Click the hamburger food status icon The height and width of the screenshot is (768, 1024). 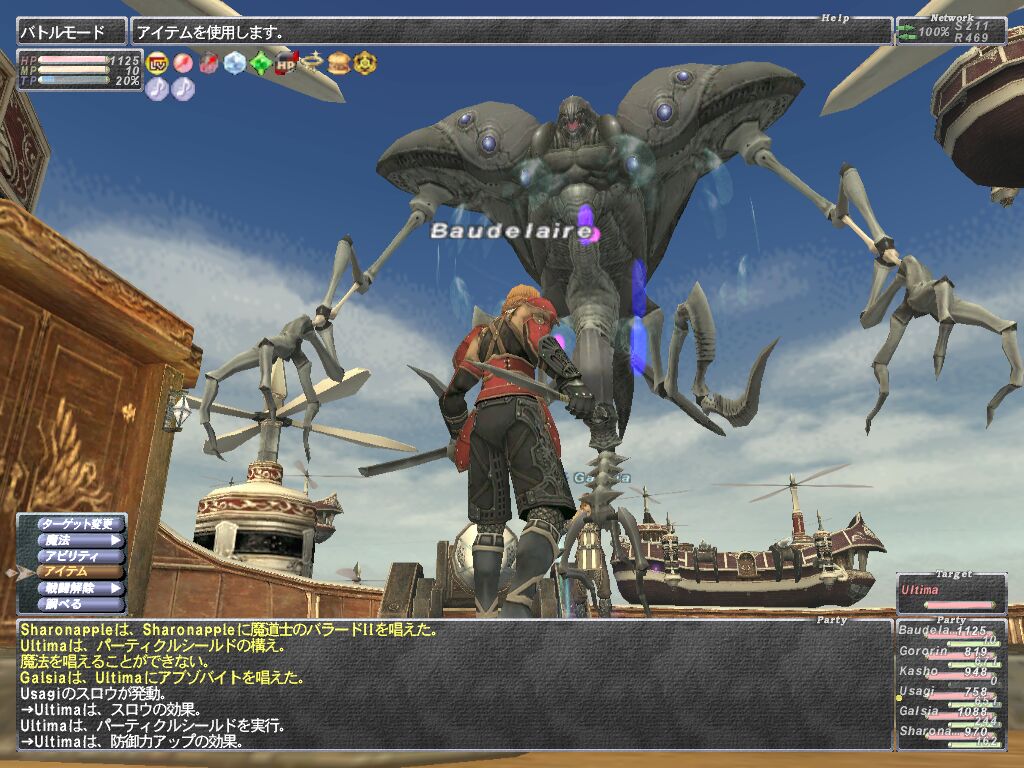pos(338,63)
